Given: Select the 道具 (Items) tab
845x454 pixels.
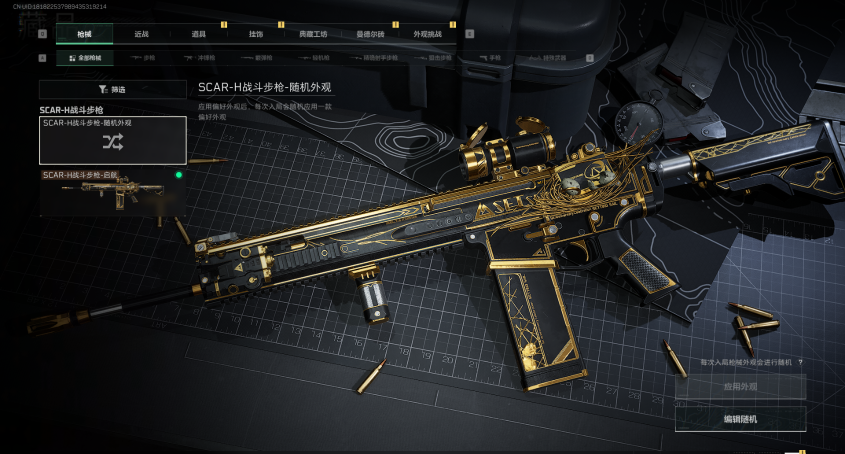Looking at the screenshot, I should tap(198, 34).
